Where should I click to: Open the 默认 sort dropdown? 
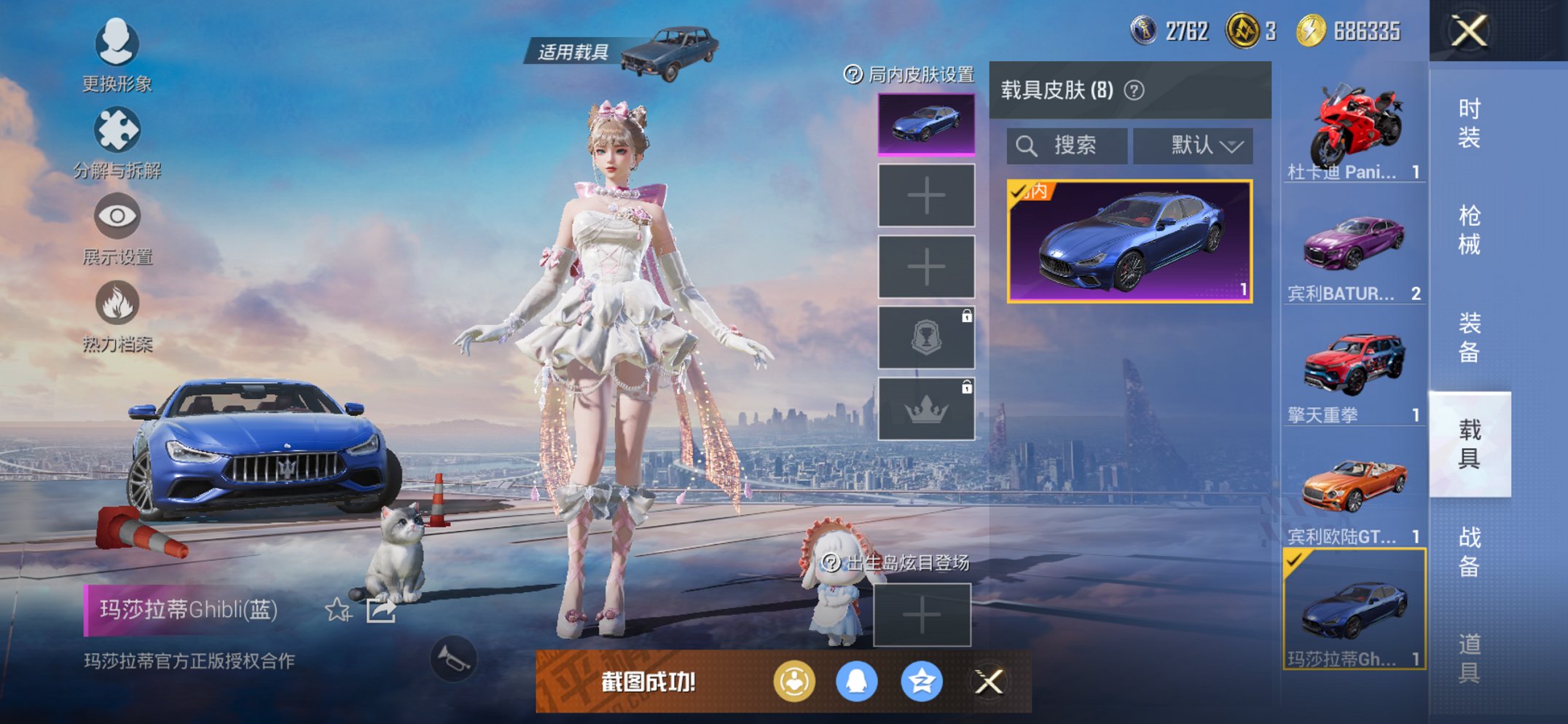[x=1193, y=146]
